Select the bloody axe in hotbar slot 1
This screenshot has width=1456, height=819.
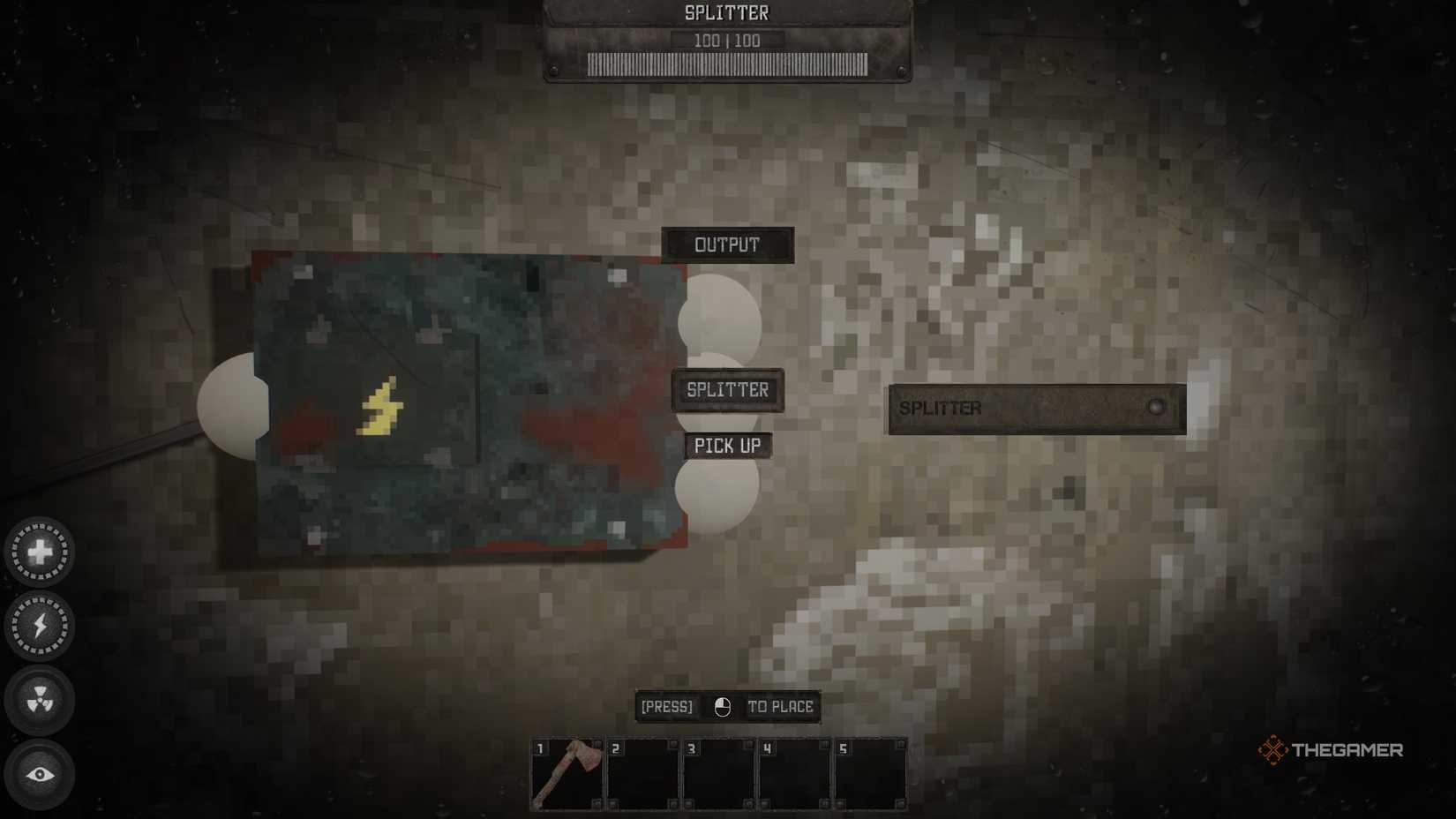tap(565, 773)
